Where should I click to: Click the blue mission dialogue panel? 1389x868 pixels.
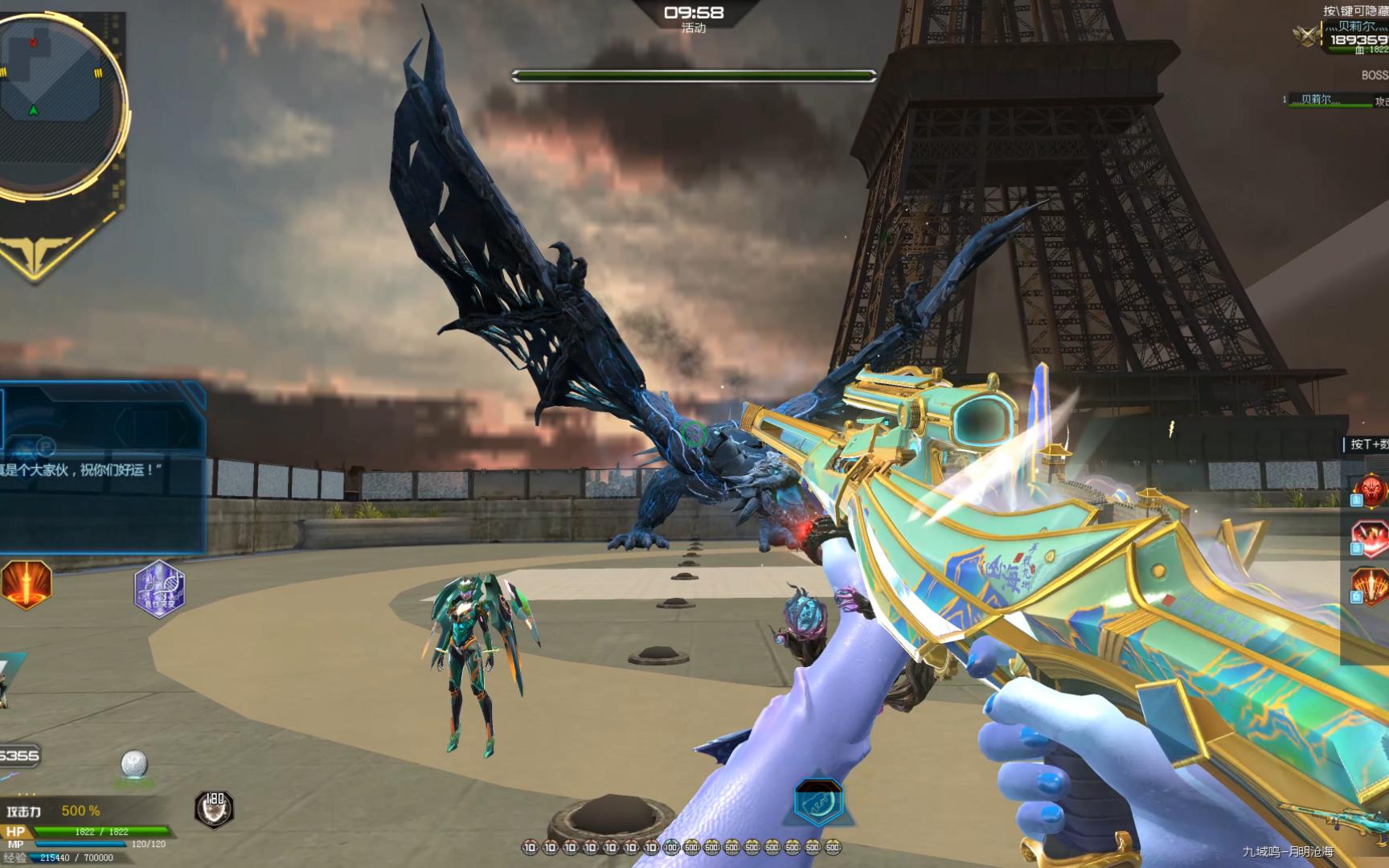tap(101, 466)
